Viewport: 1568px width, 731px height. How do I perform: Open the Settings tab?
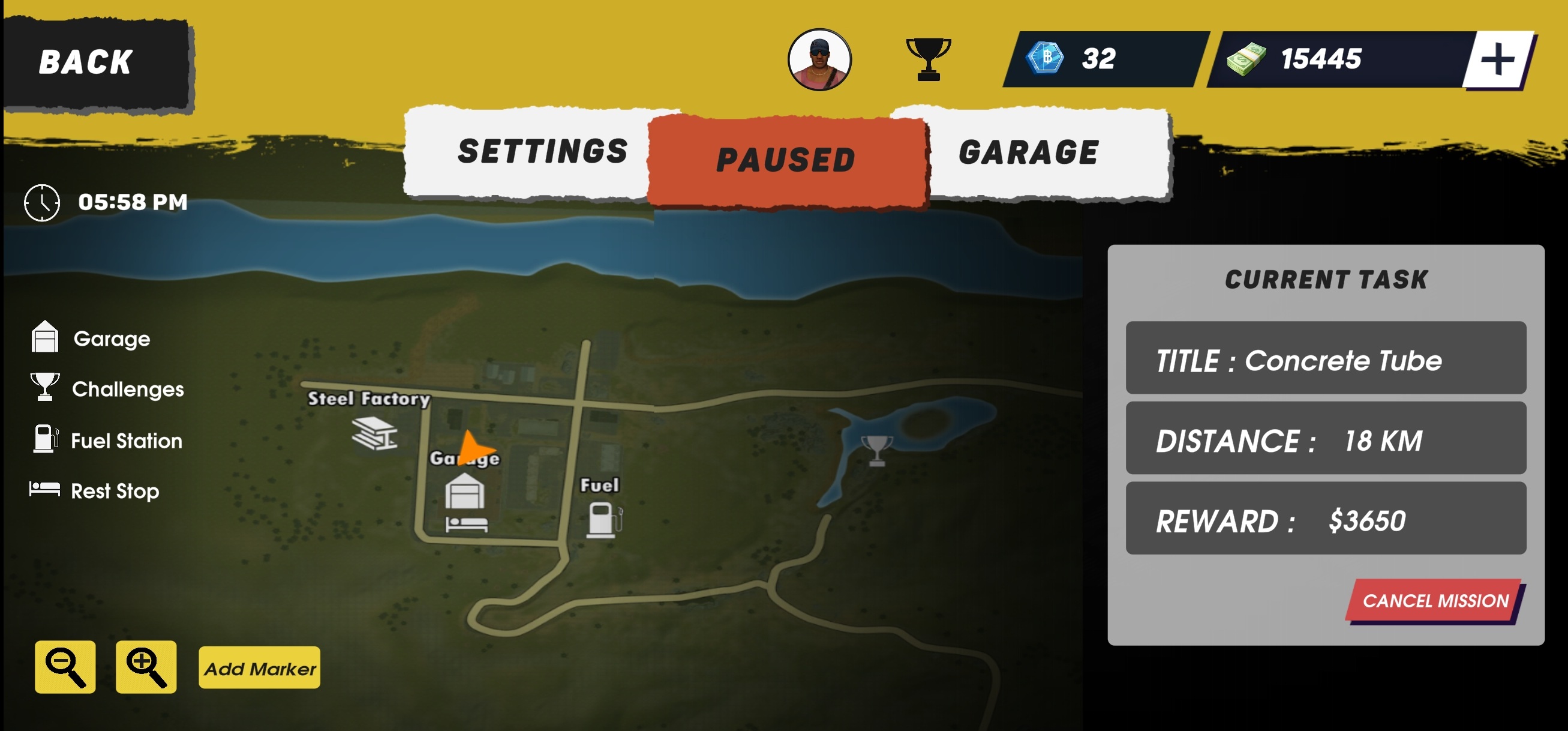pos(542,152)
